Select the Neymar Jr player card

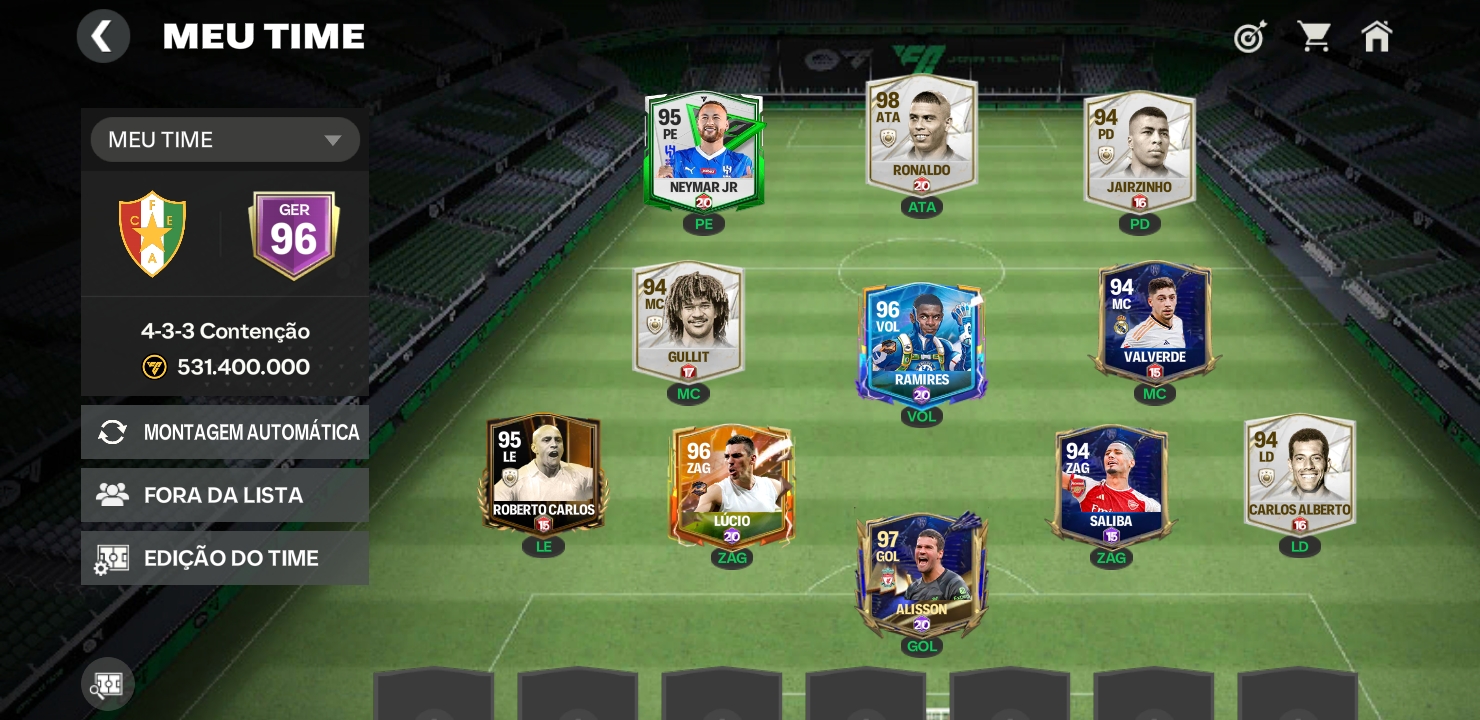click(704, 152)
